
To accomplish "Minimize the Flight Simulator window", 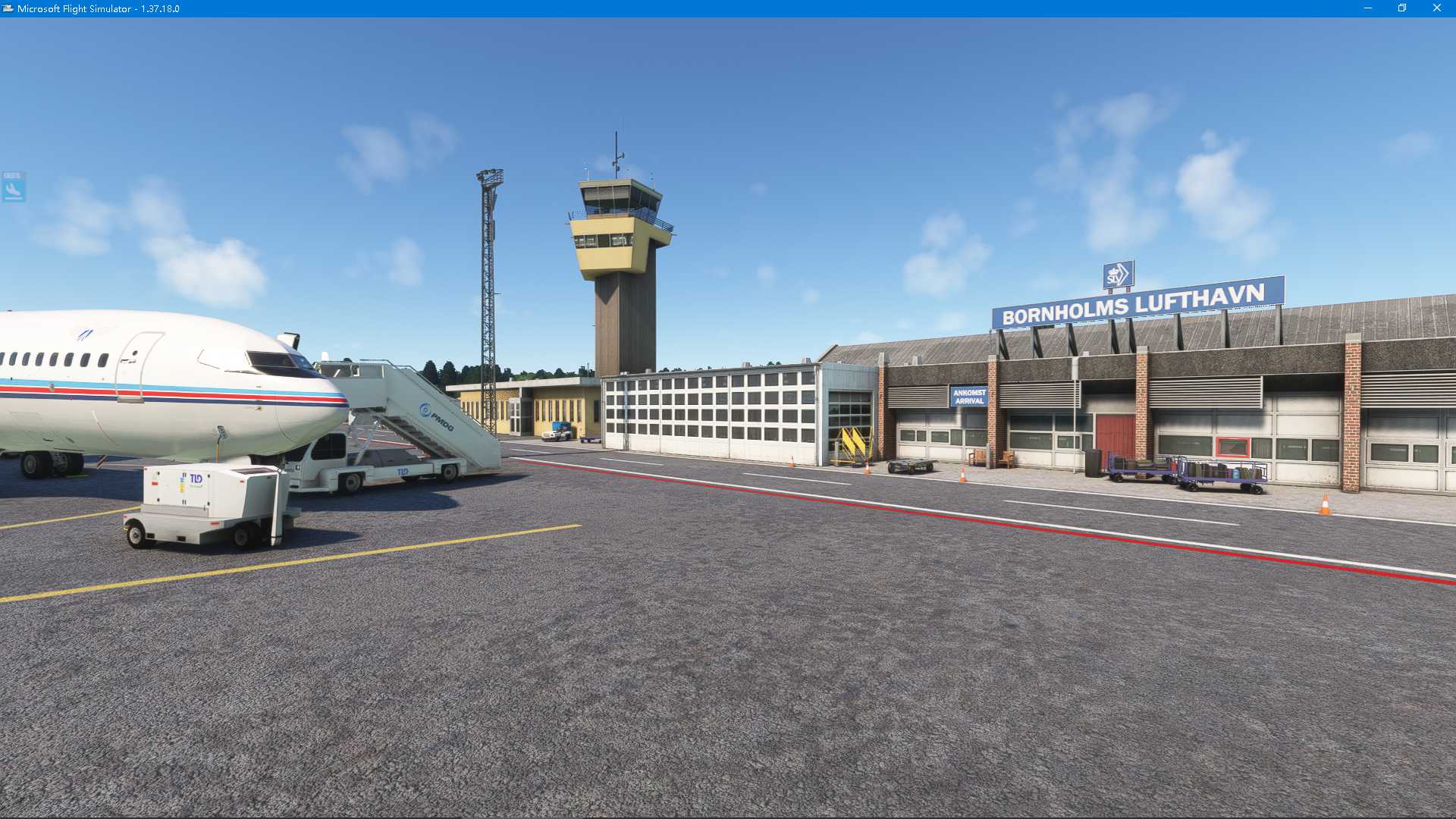I will click(1368, 8).
